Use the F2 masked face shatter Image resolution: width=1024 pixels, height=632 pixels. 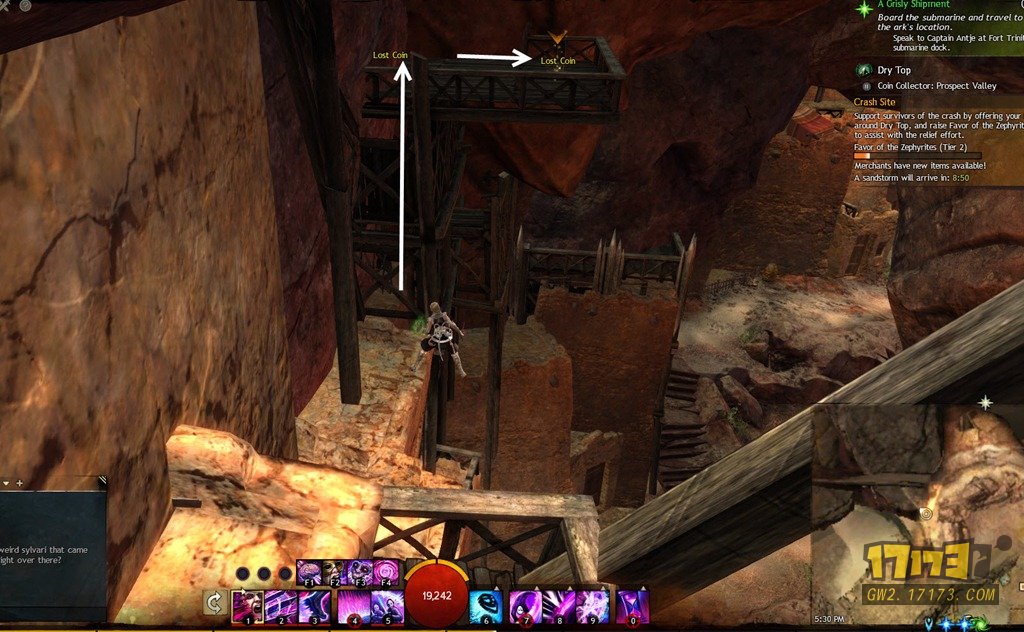pyautogui.click(x=334, y=573)
